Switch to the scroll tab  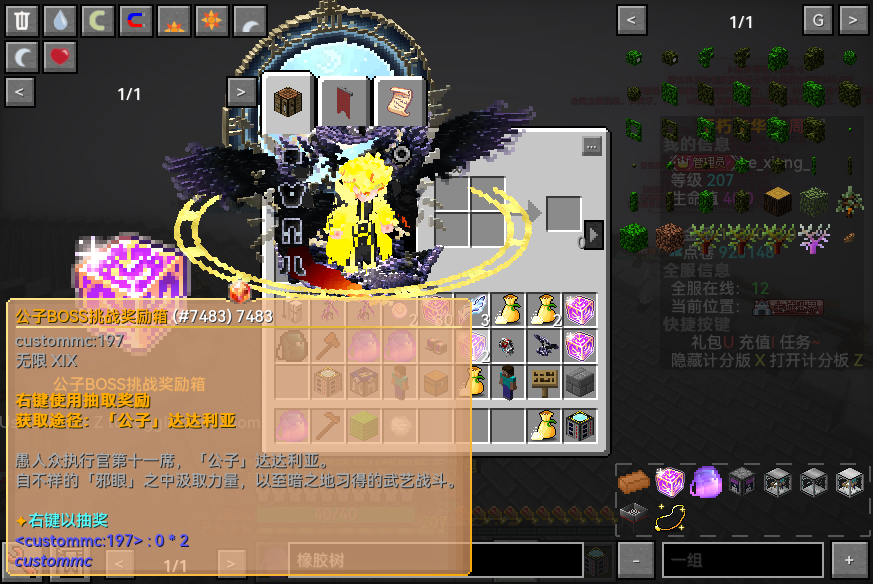click(400, 103)
